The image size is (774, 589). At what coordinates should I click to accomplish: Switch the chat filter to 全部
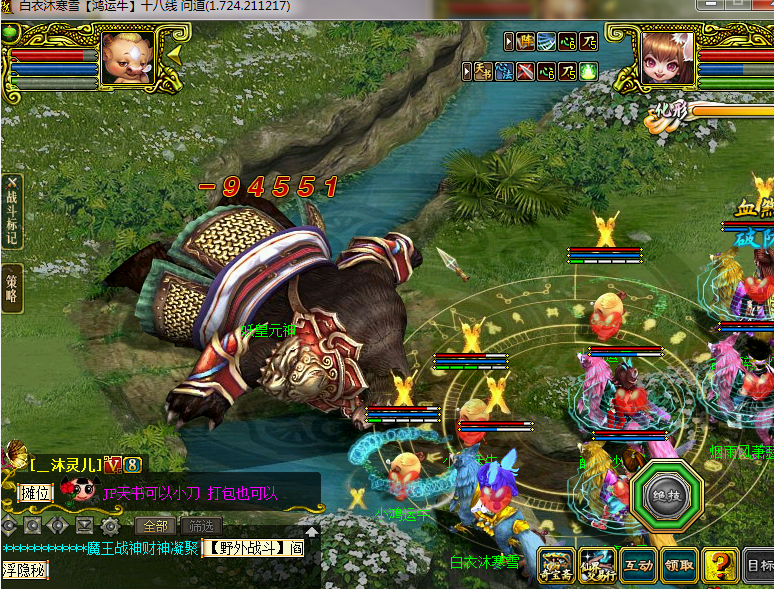155,525
